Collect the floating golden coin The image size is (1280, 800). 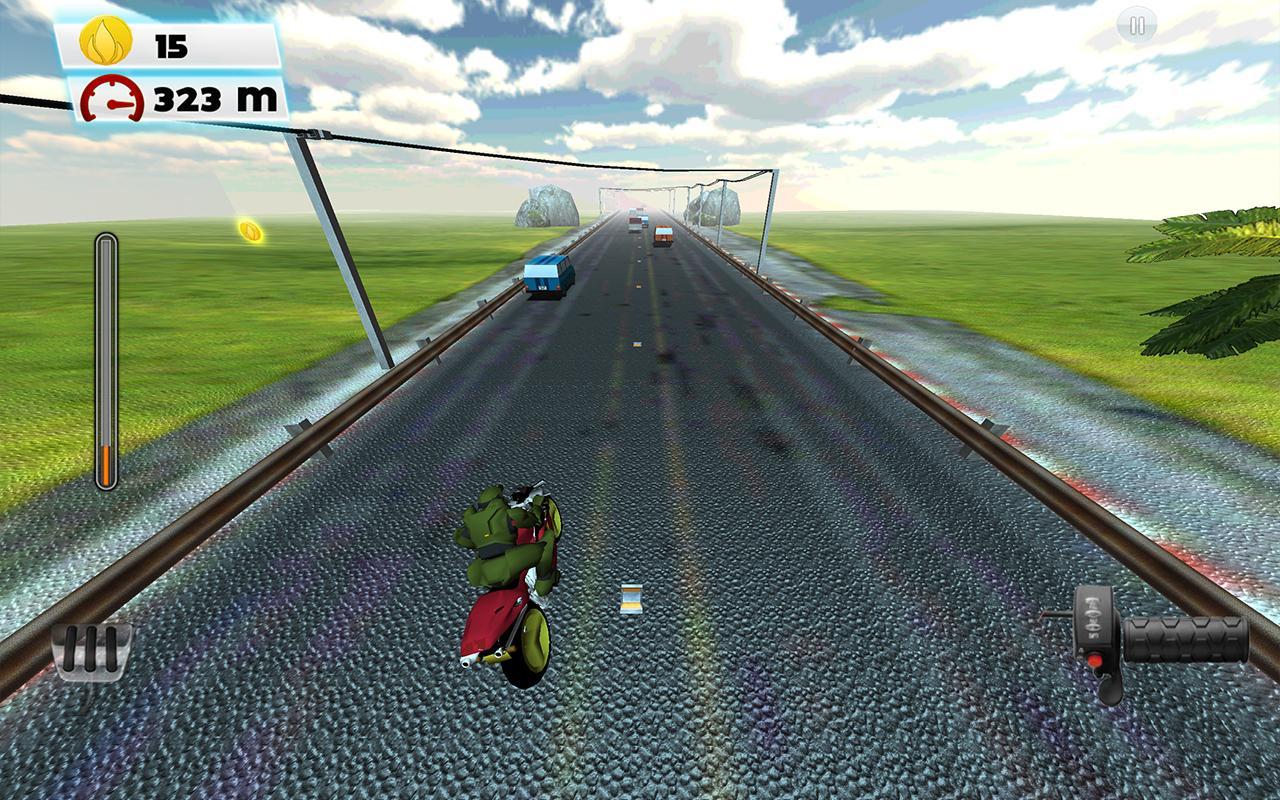tap(250, 232)
